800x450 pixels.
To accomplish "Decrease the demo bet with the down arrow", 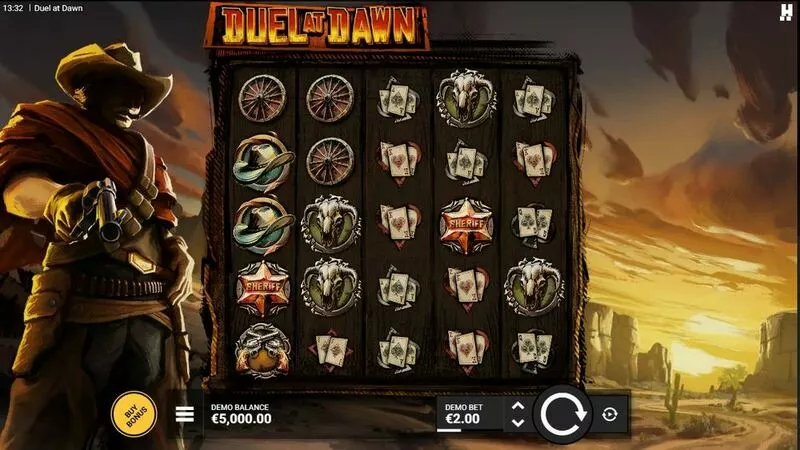I will click(x=517, y=422).
